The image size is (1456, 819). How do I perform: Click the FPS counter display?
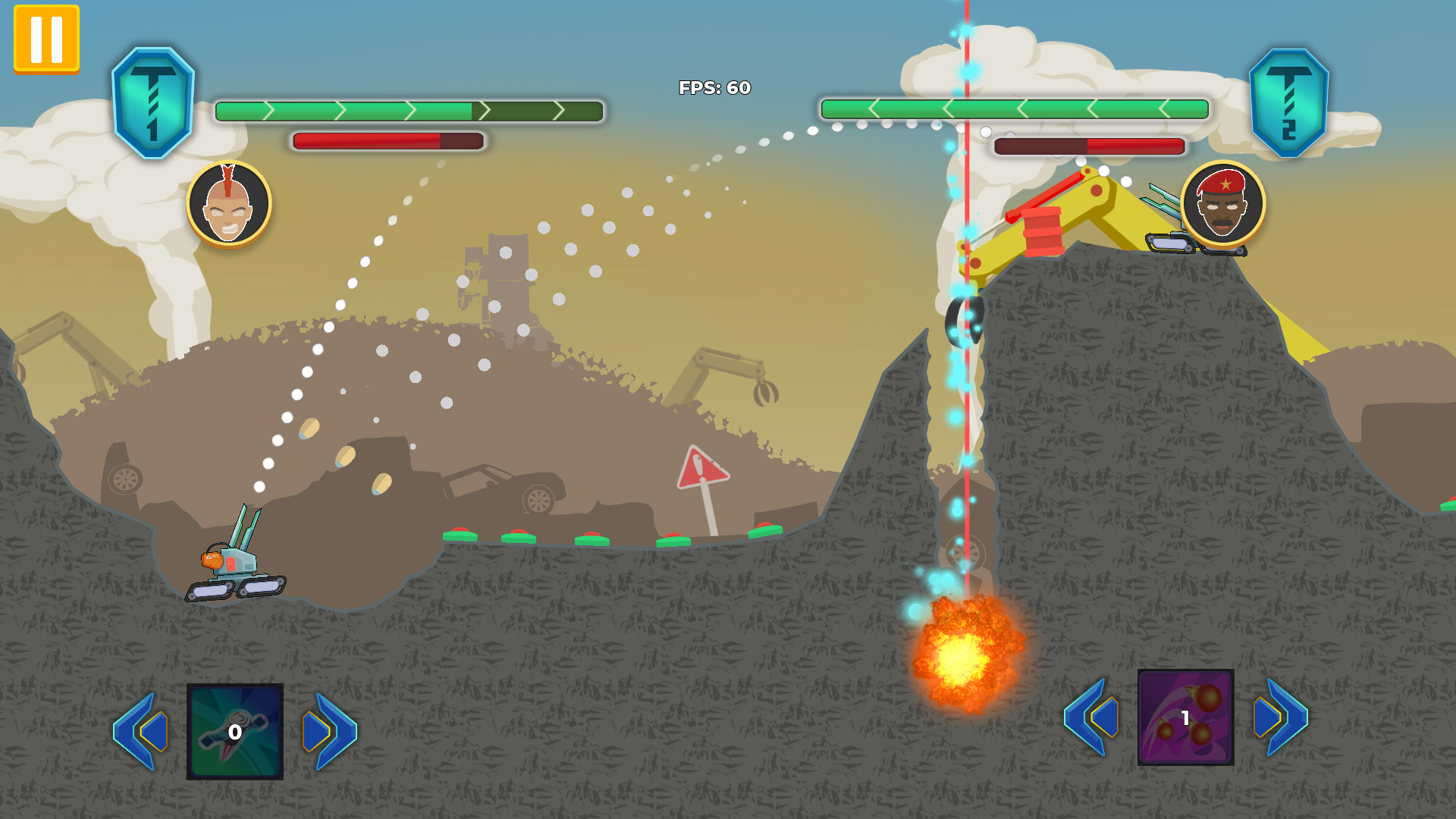tap(713, 88)
